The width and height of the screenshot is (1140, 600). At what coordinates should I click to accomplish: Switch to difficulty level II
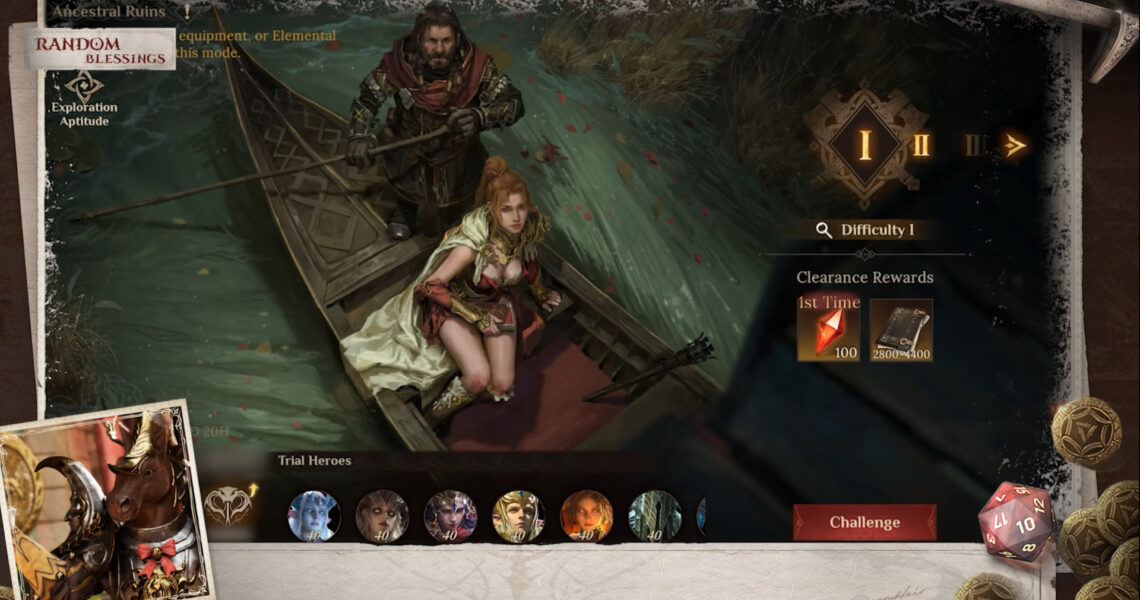[x=921, y=145]
